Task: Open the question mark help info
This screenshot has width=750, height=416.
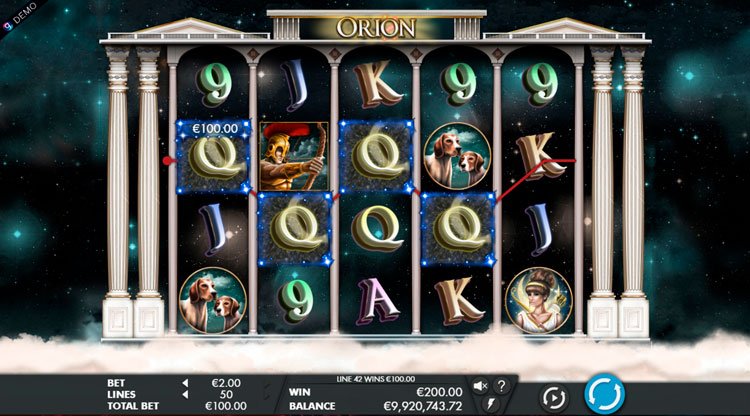Action: pyautogui.click(x=501, y=386)
